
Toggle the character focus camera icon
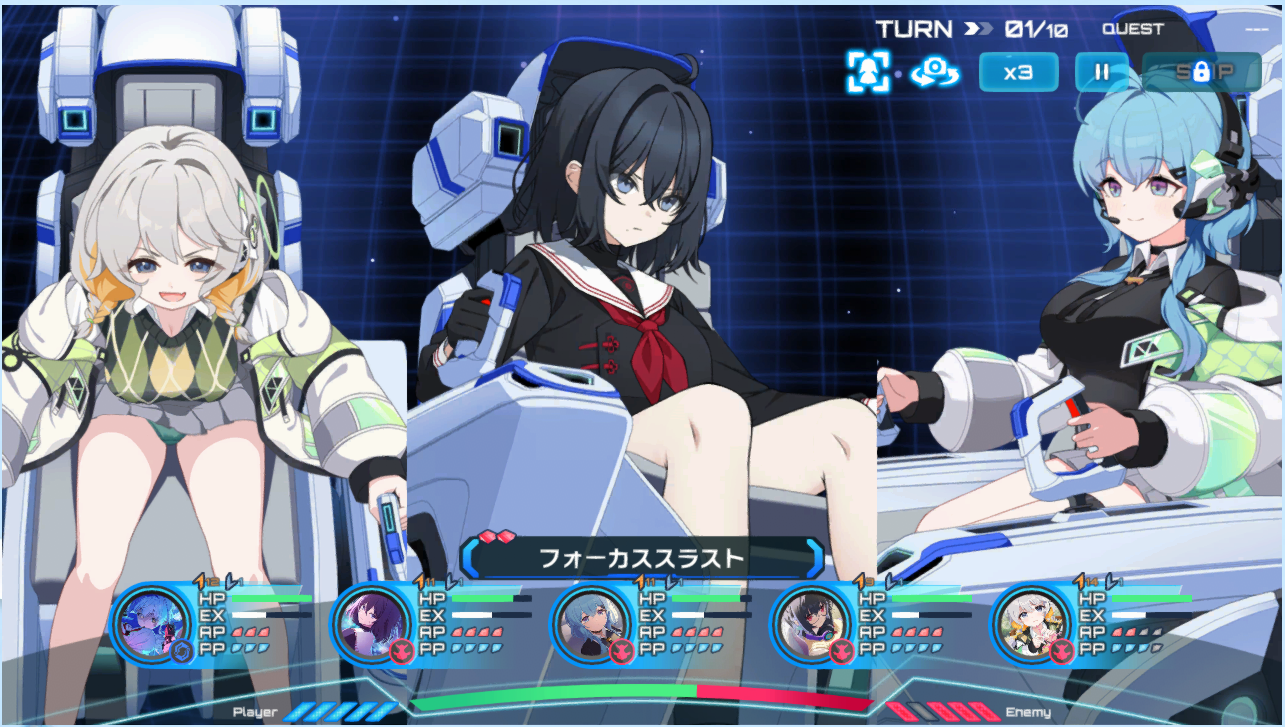tap(867, 72)
